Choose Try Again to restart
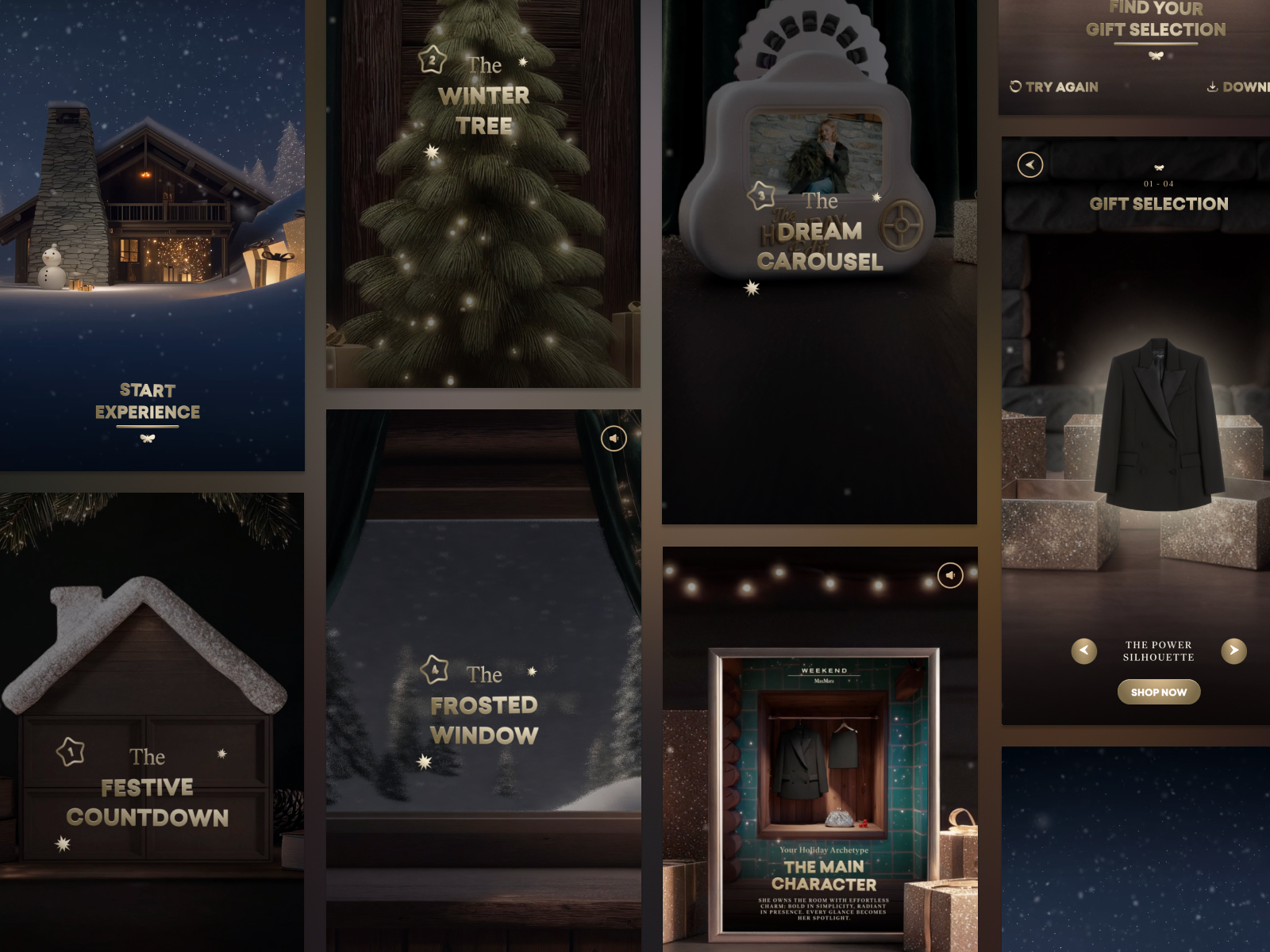1270x952 pixels. [1054, 86]
